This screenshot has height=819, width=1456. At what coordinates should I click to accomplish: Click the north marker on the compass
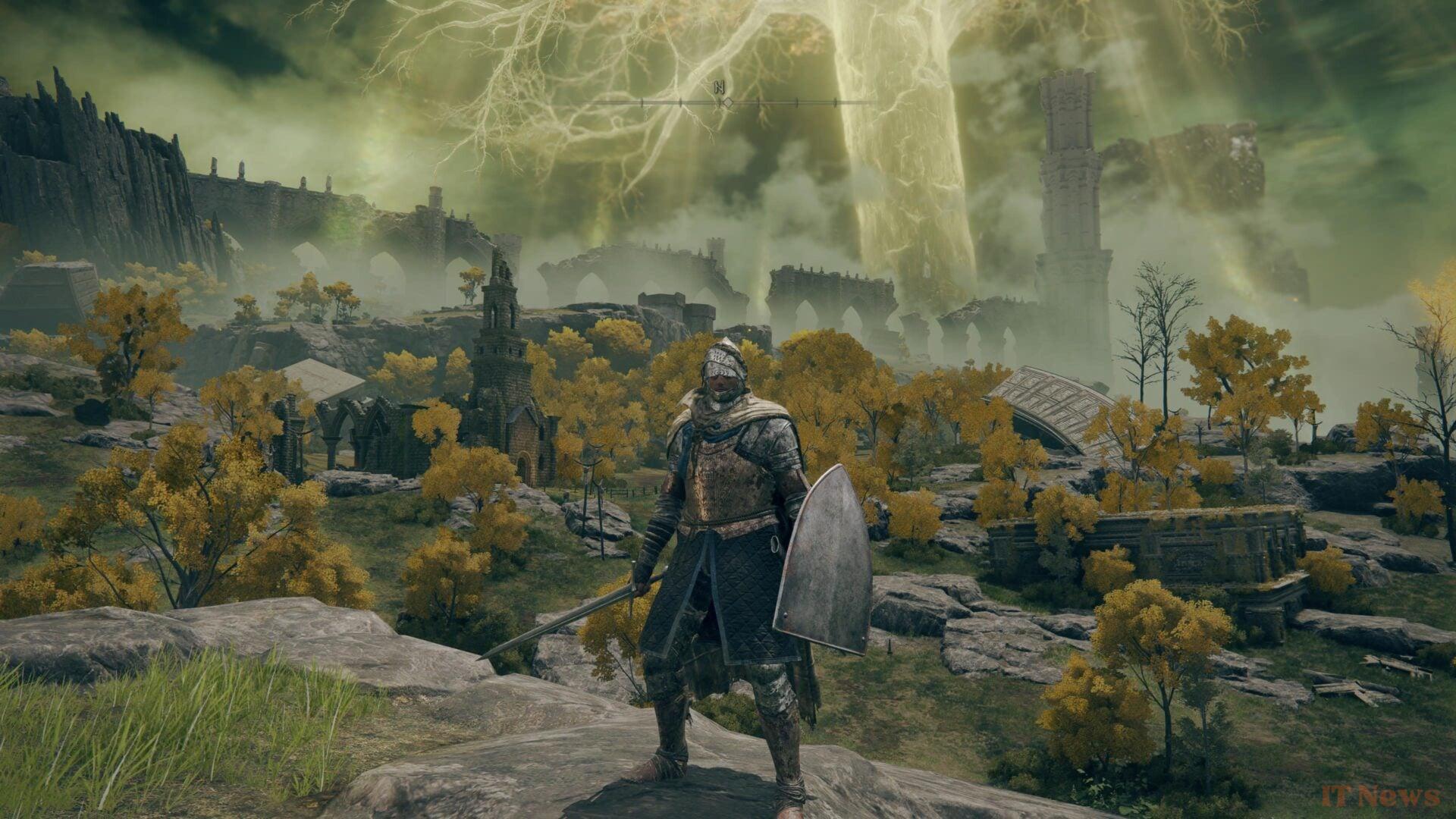pos(719,88)
